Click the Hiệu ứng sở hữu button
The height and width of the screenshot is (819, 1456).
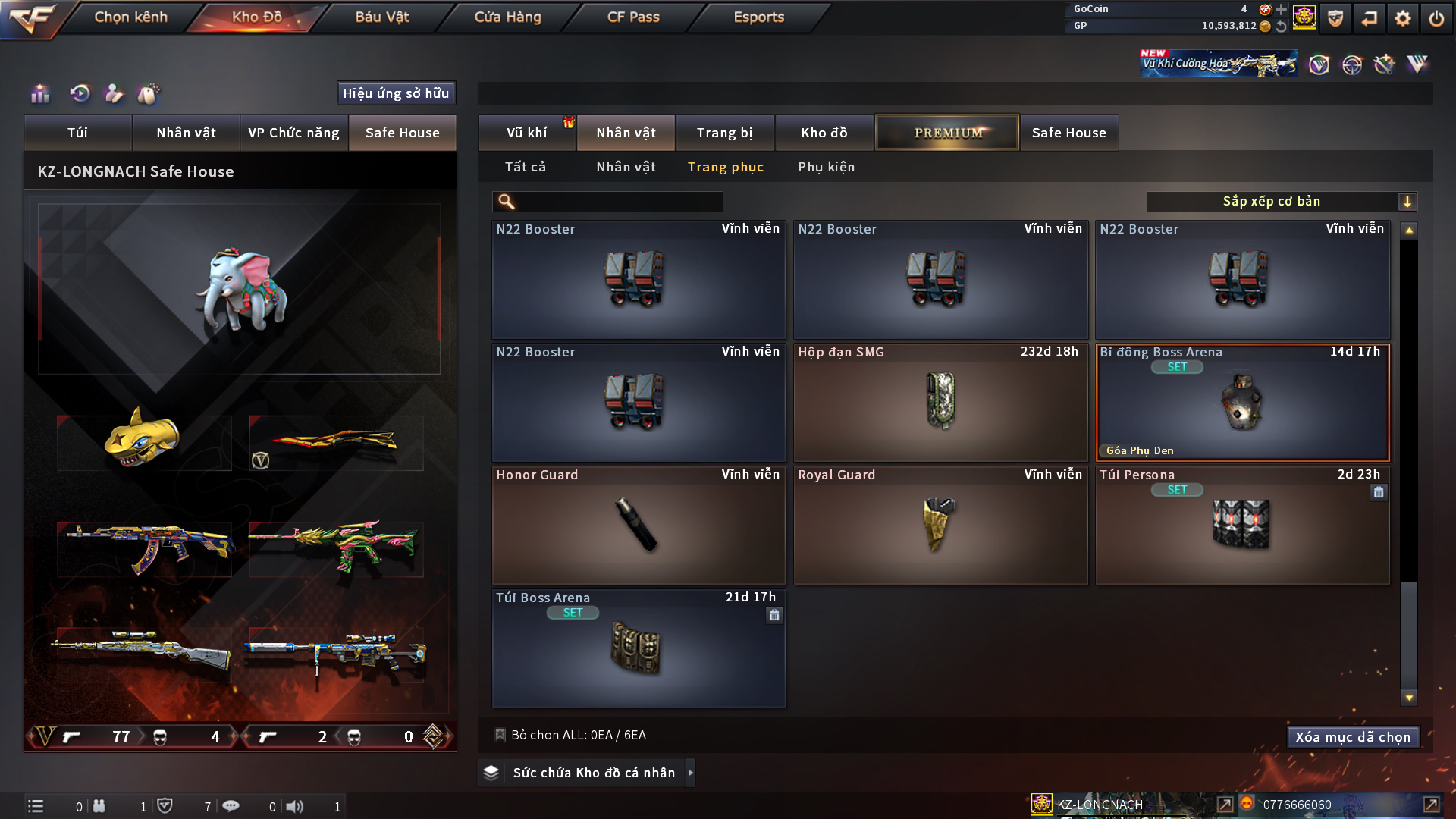click(x=396, y=93)
